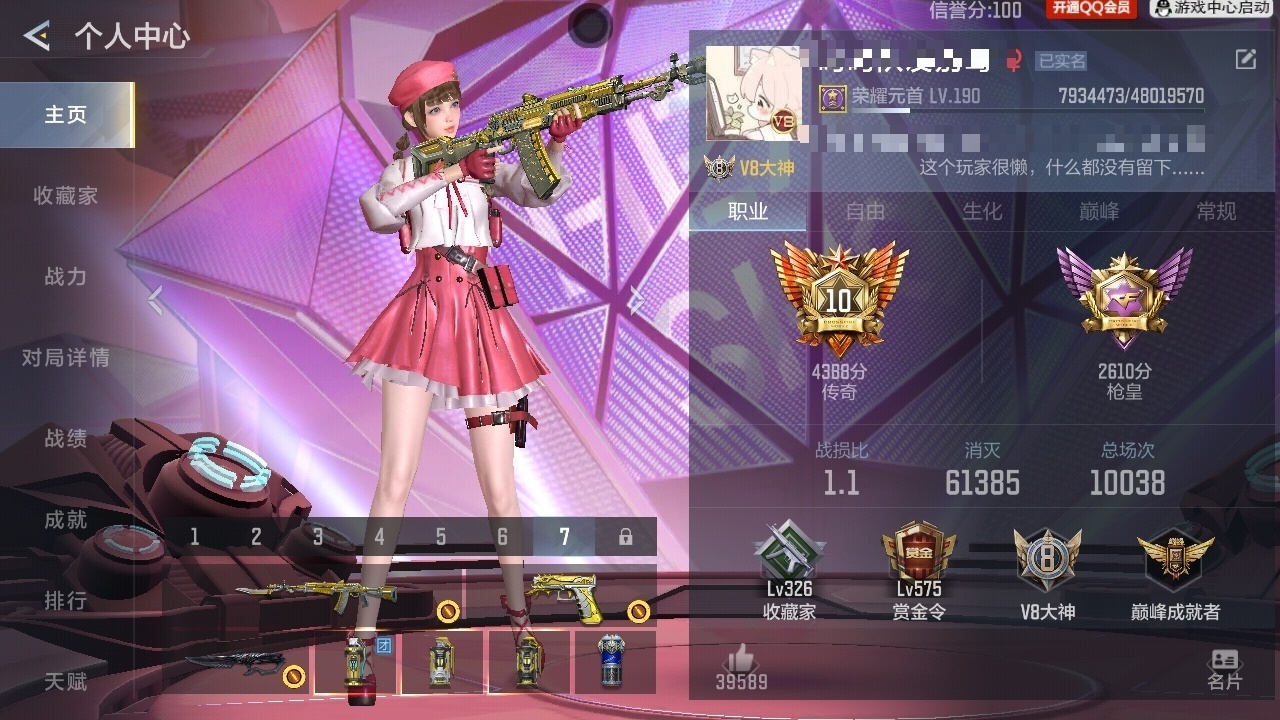
Task: Switch to the 自由 stats tab
Action: [865, 212]
